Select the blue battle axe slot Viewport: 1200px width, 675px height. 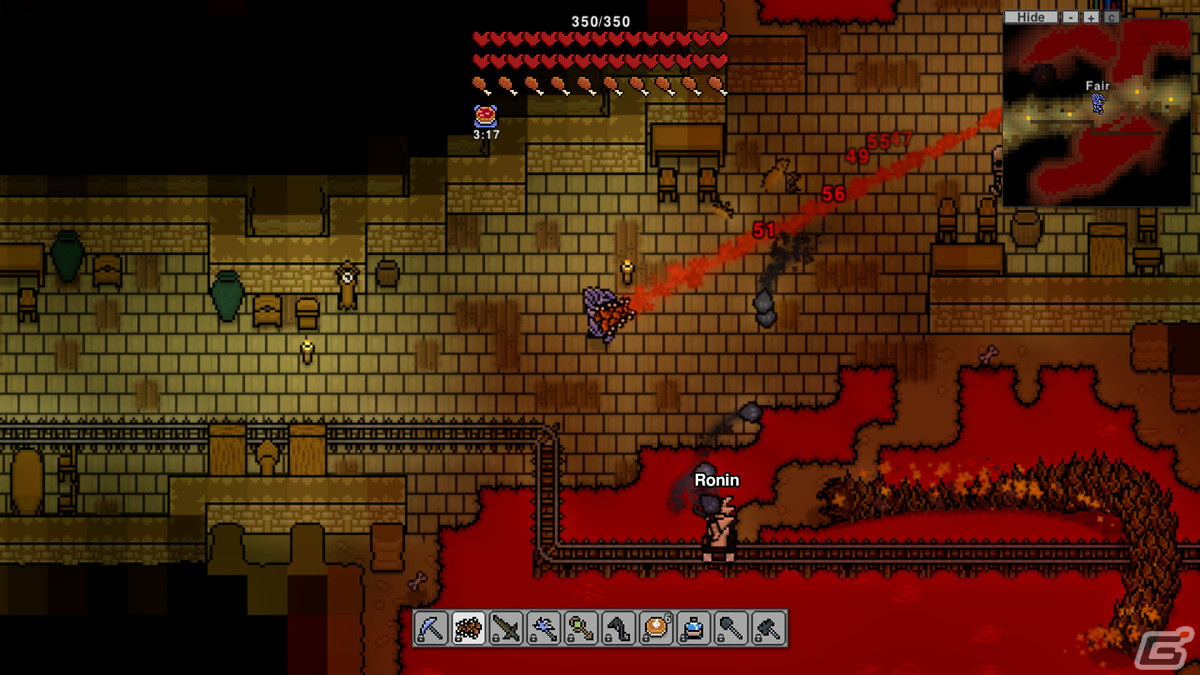point(543,628)
